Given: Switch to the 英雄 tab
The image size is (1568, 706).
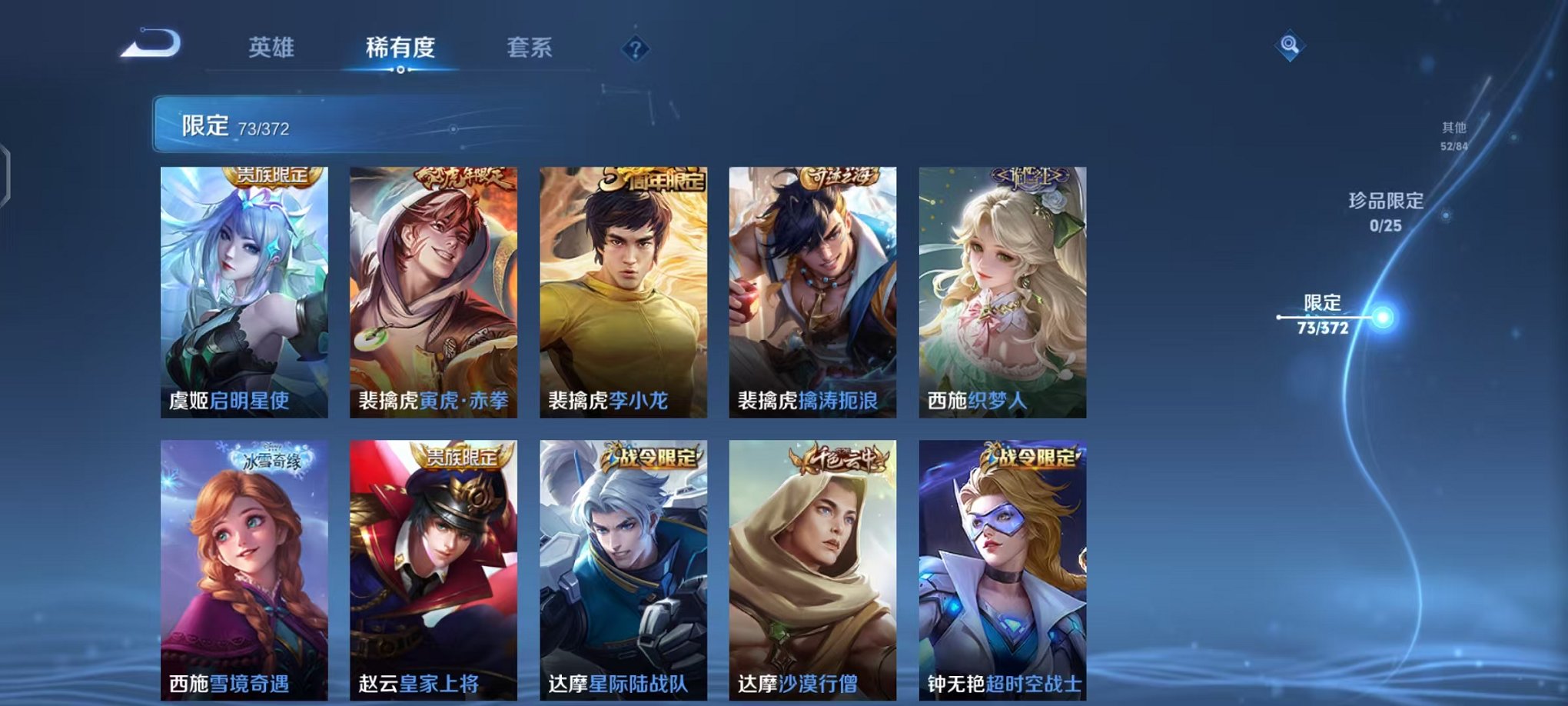Looking at the screenshot, I should [x=273, y=46].
